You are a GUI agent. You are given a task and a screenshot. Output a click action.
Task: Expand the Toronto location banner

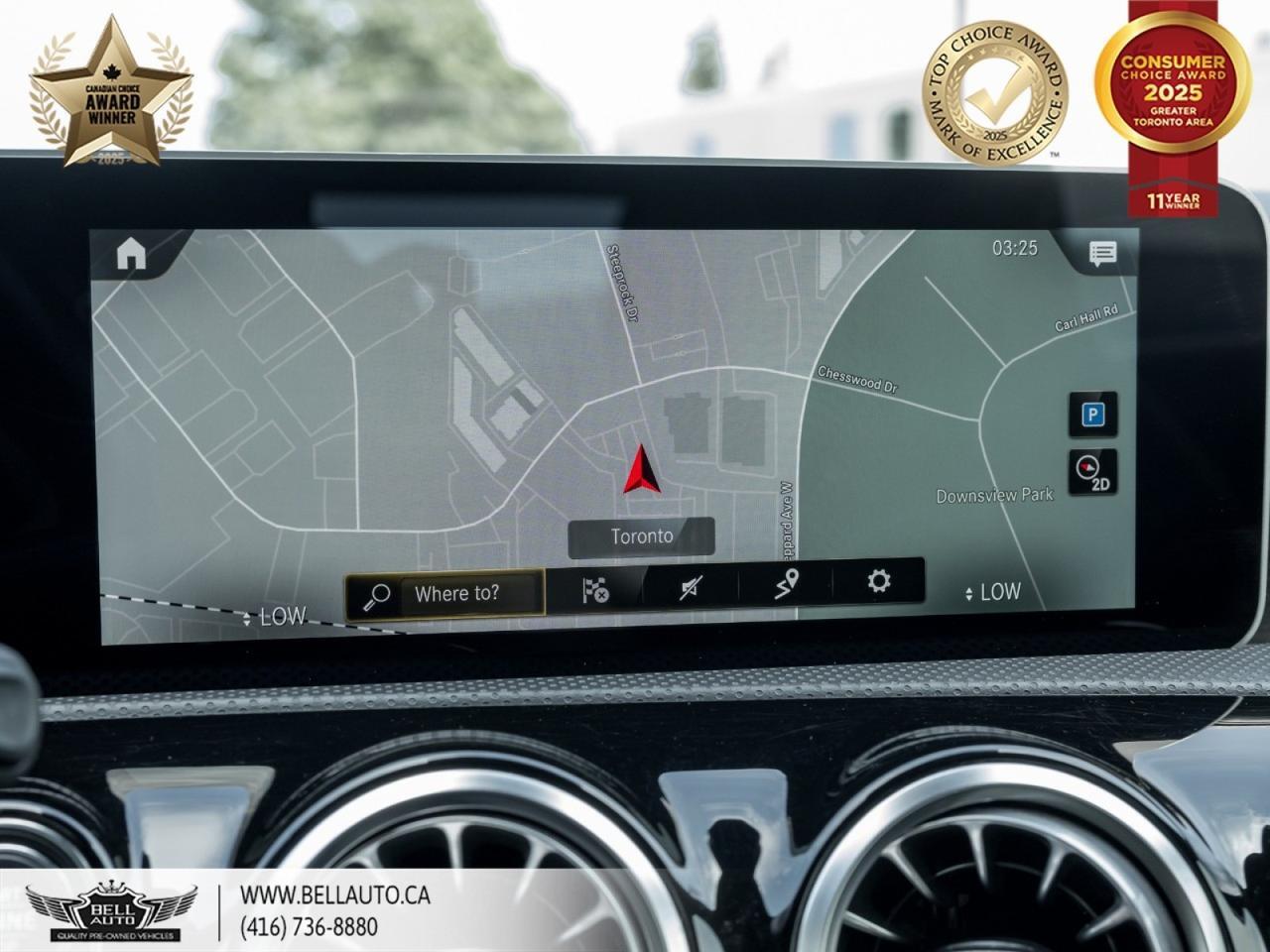pyautogui.click(x=641, y=535)
